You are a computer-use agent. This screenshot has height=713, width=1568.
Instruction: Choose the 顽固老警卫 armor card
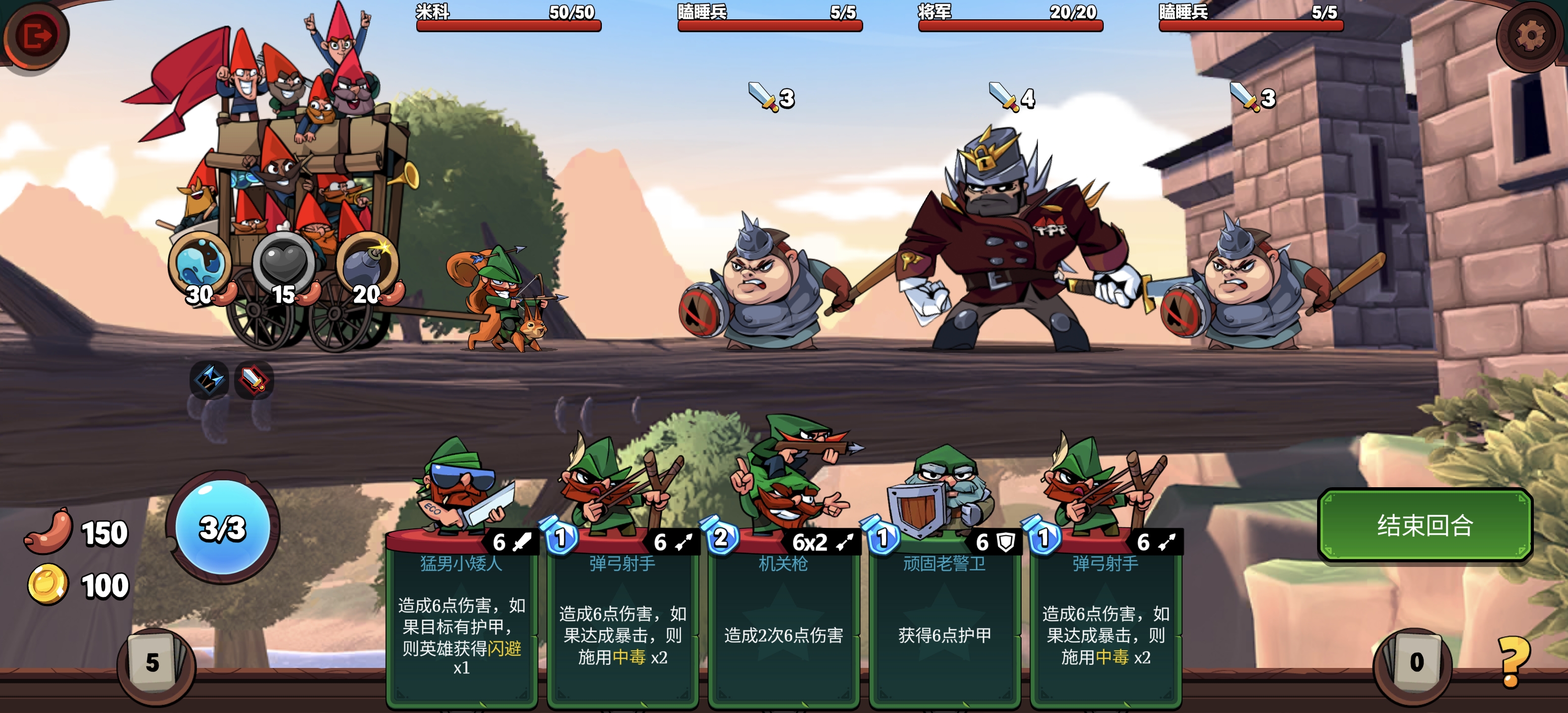944,615
